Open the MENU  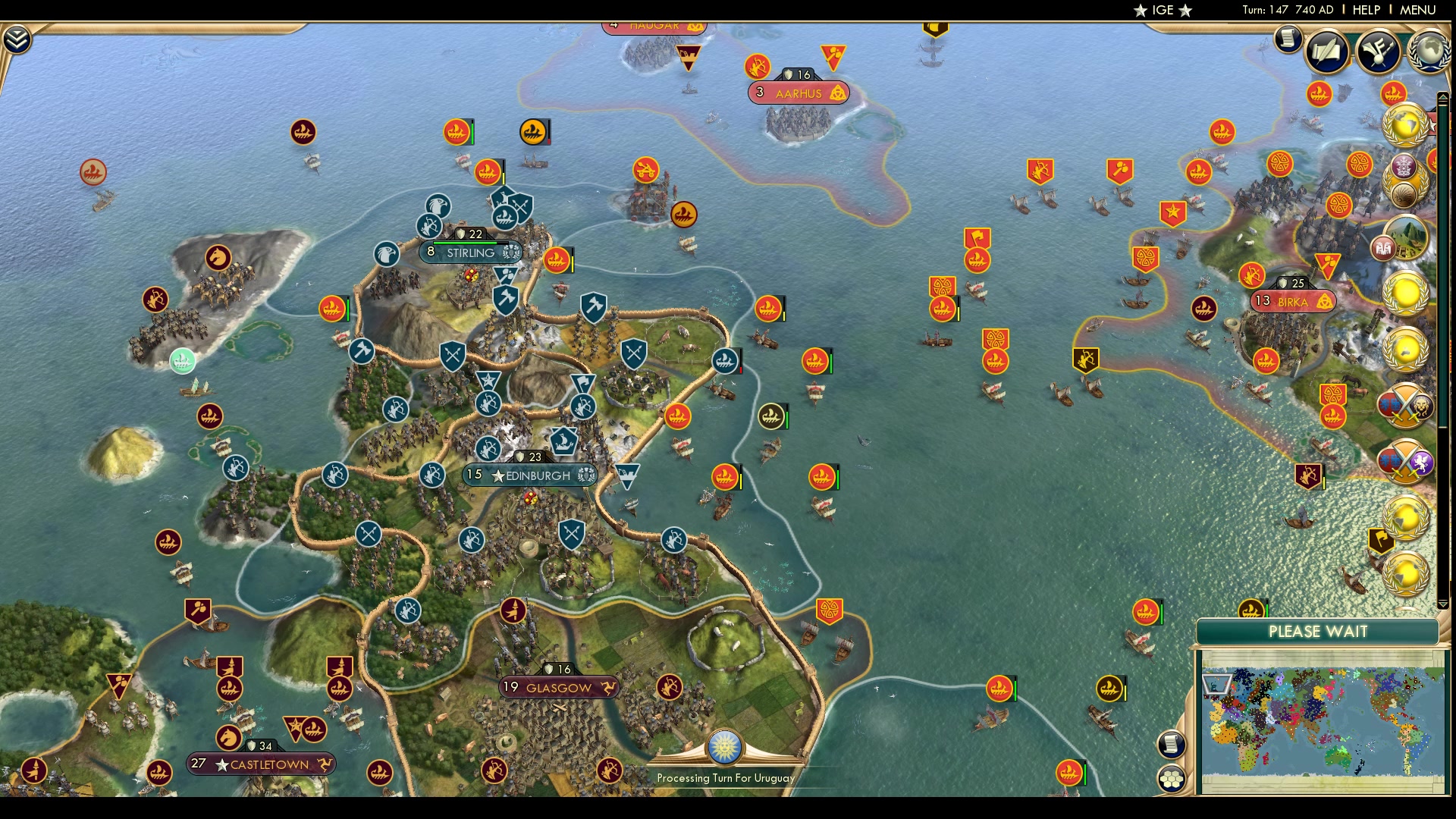pos(1417,11)
